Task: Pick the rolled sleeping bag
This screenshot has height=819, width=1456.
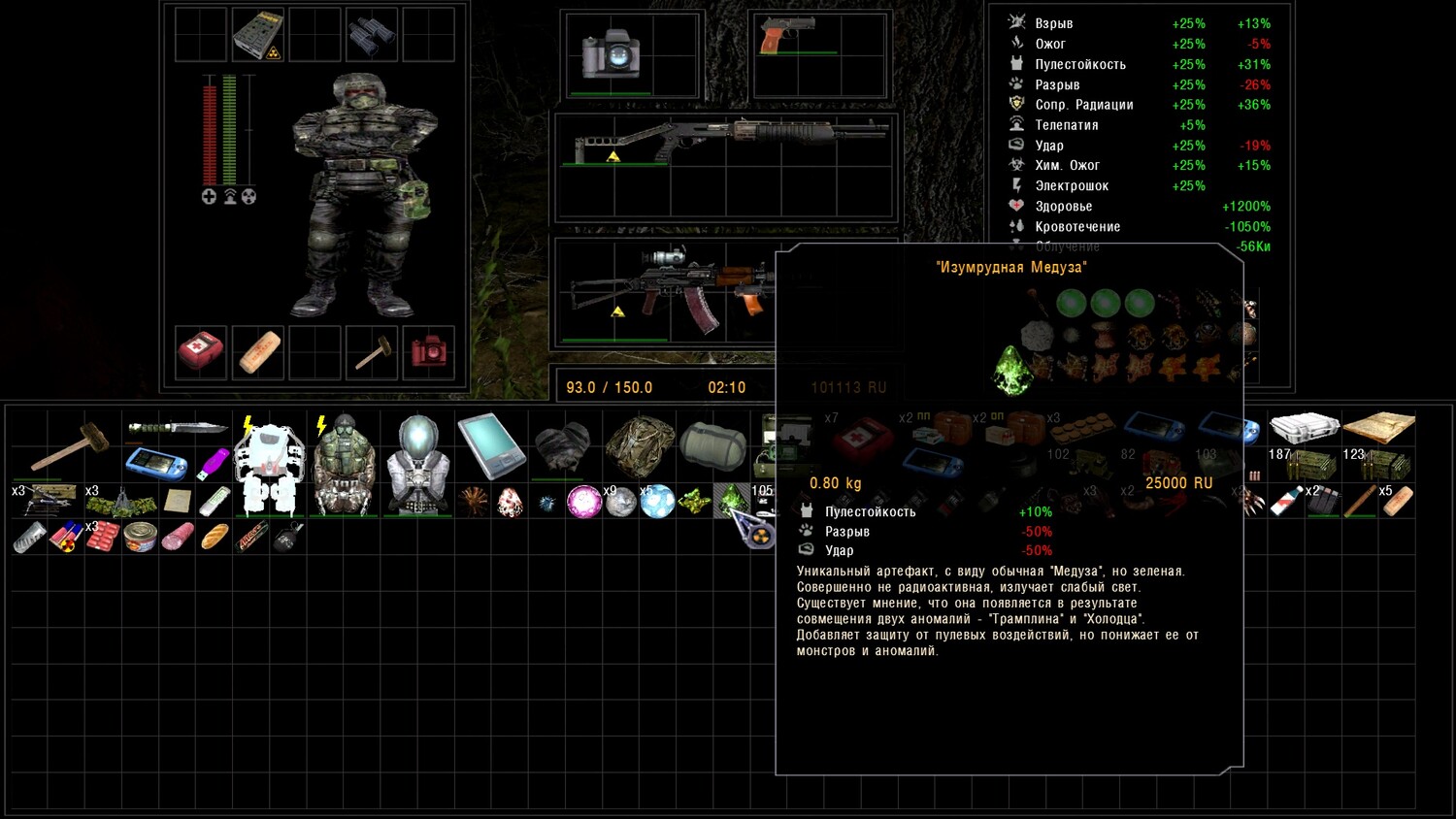Action: (712, 446)
